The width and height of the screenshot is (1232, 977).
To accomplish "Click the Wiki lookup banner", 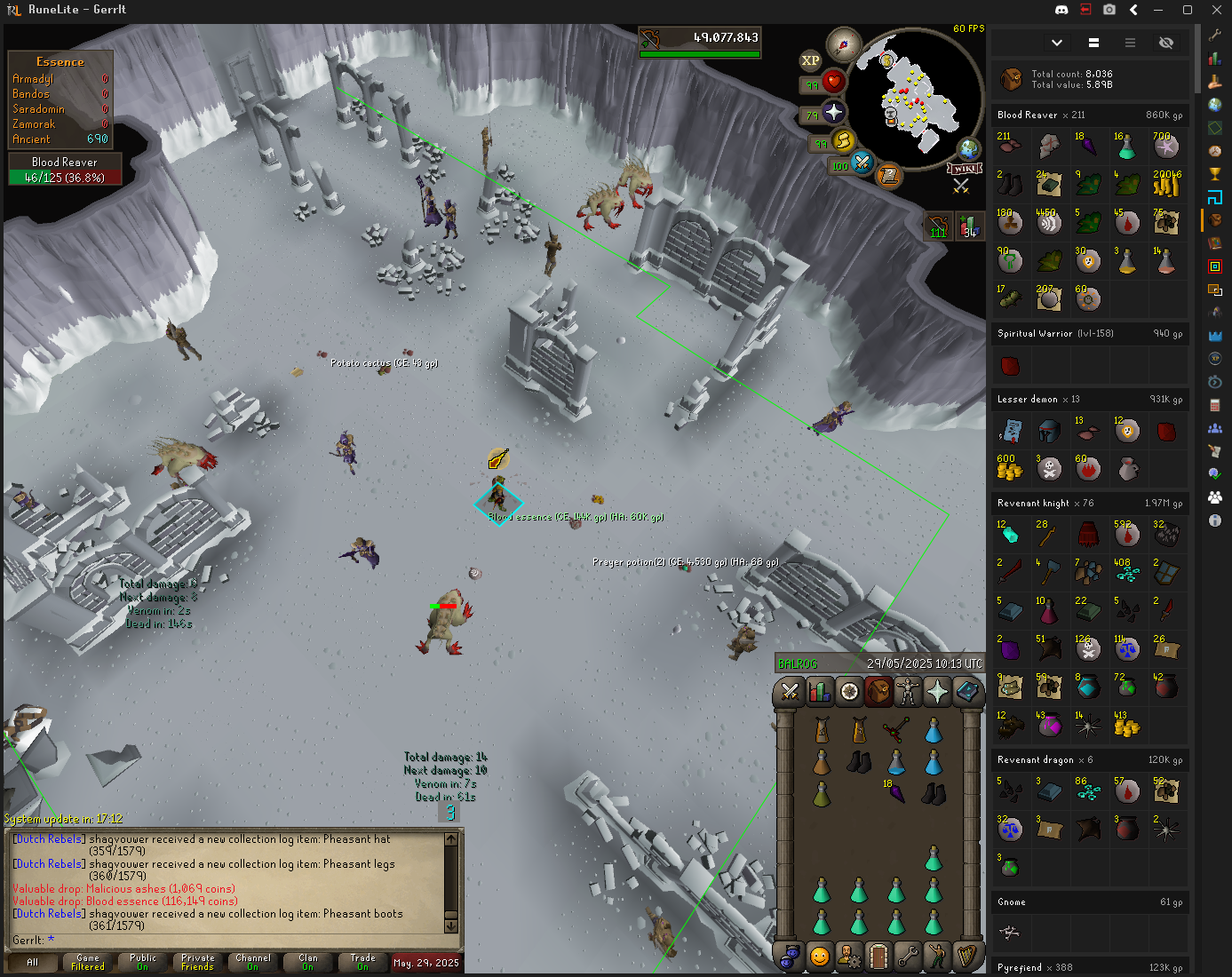I will click(x=964, y=168).
